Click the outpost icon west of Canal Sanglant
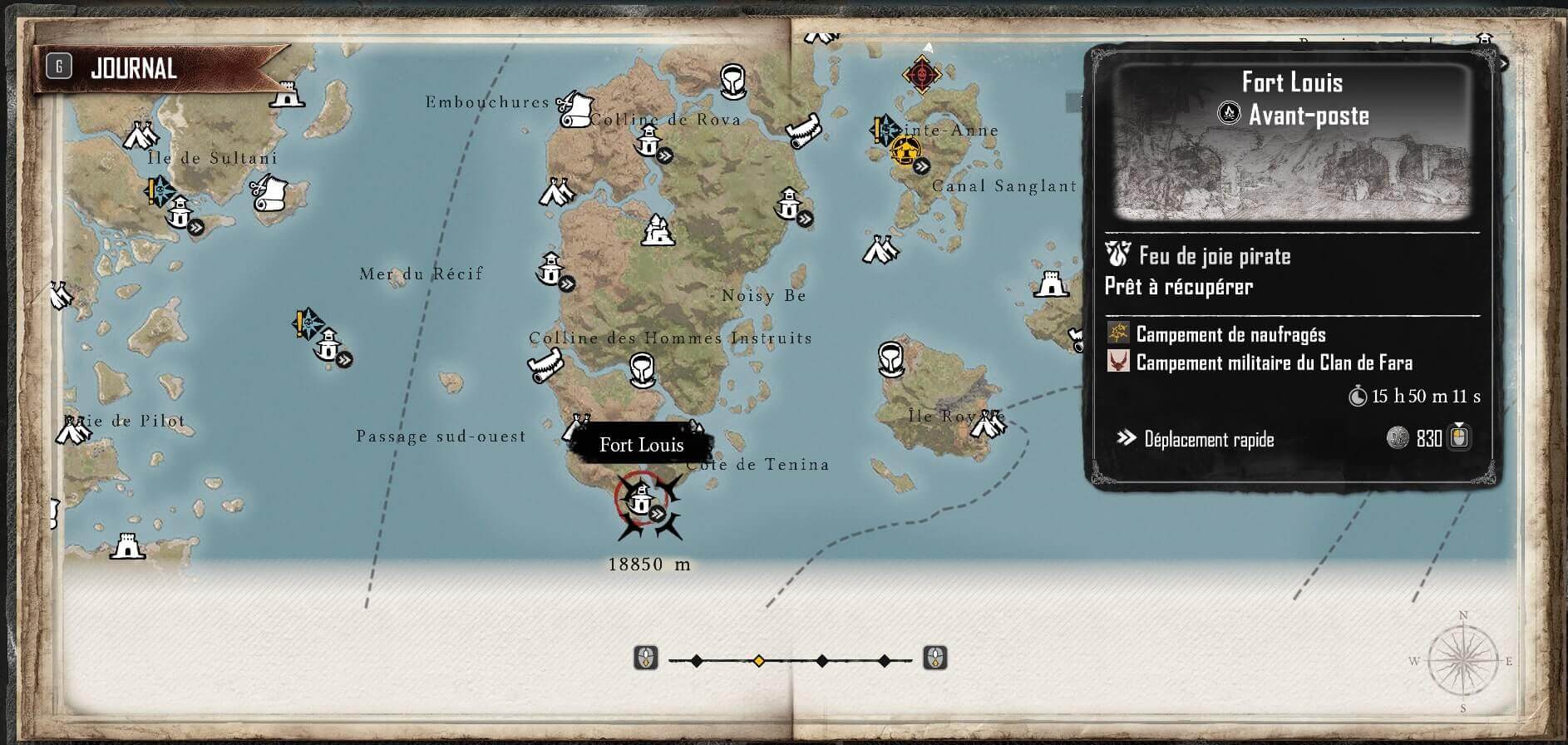The width and height of the screenshot is (1568, 745). [x=788, y=203]
